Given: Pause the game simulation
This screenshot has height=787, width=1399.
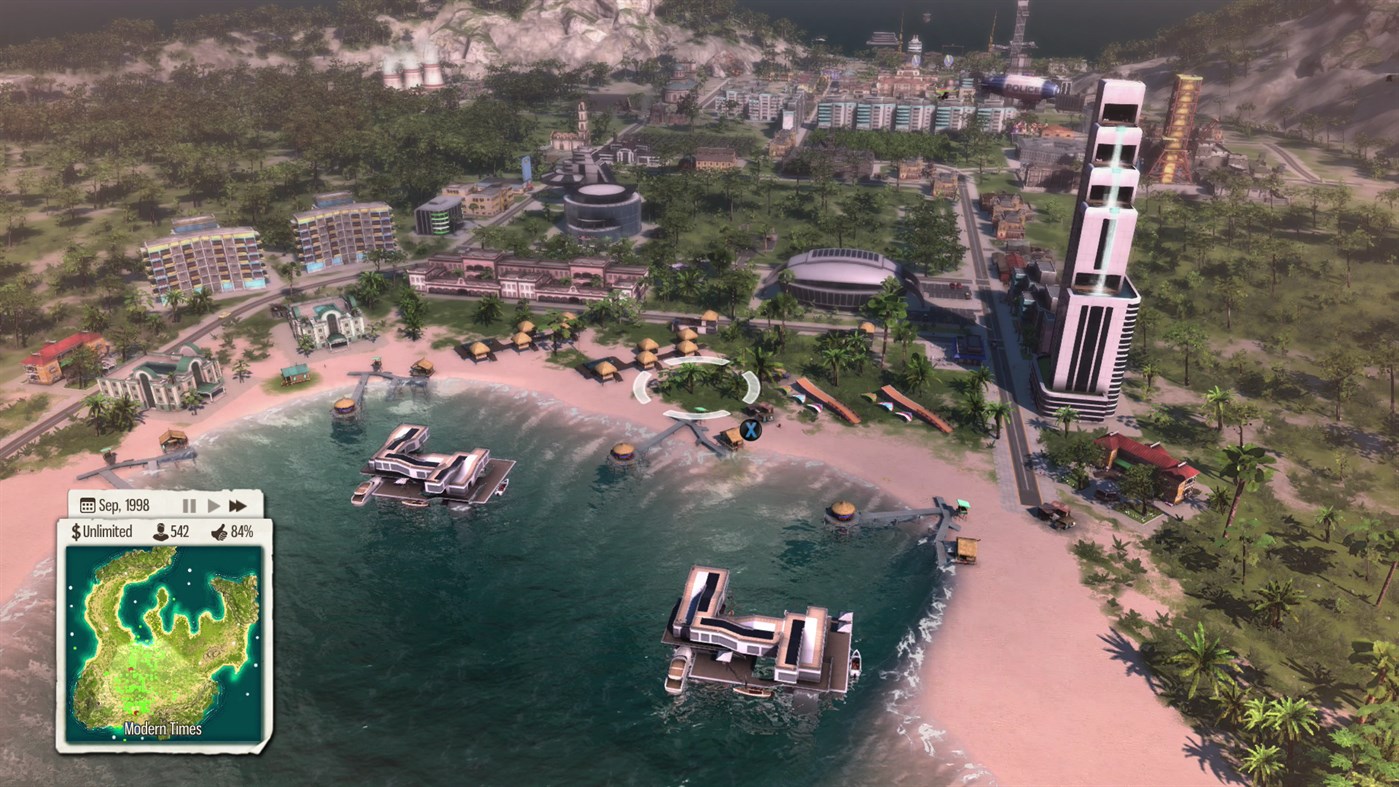Looking at the screenshot, I should [x=188, y=505].
